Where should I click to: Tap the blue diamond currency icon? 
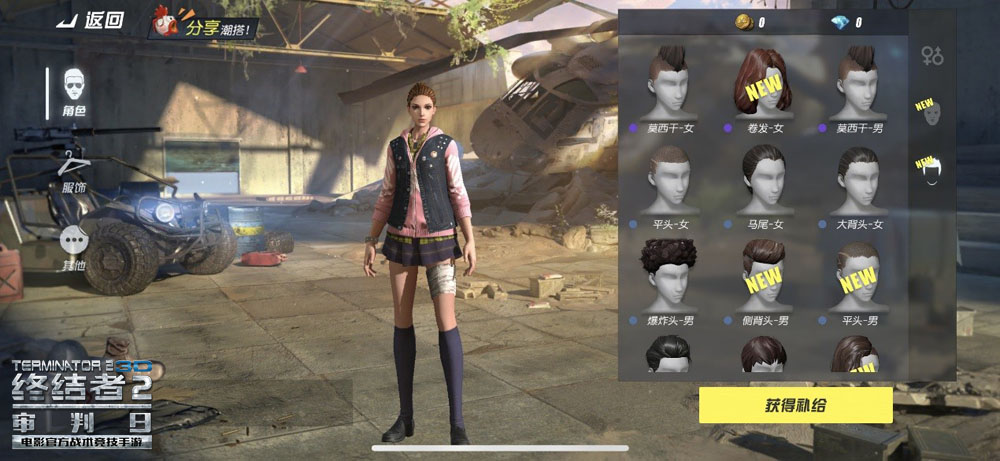pos(840,22)
